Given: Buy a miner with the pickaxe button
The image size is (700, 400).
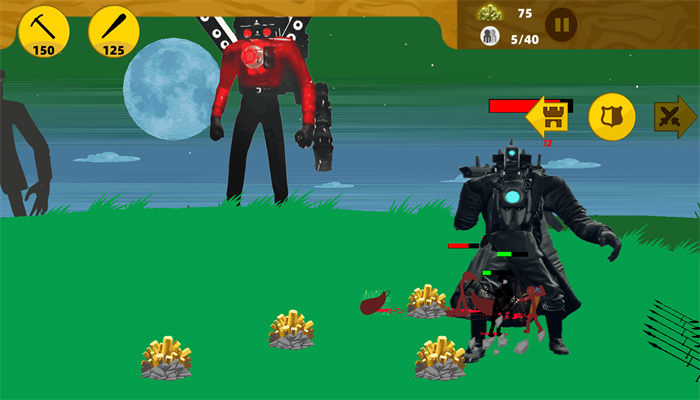Looking at the screenshot, I should coord(43,31).
